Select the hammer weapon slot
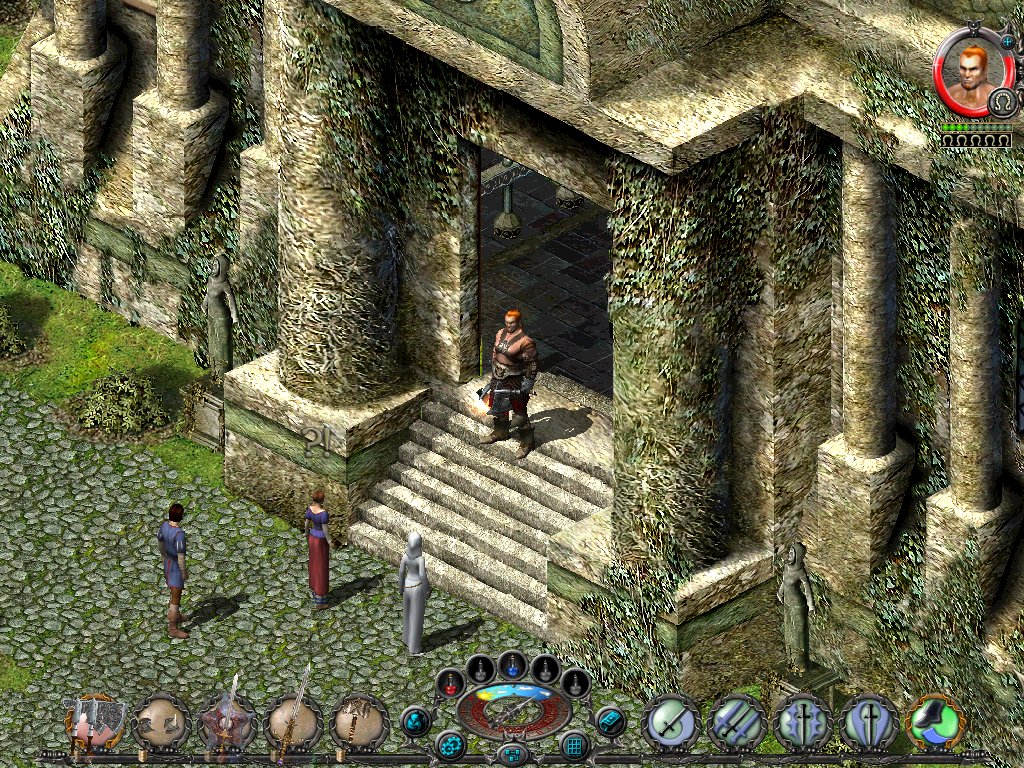The height and width of the screenshot is (768, 1024). 358,722
